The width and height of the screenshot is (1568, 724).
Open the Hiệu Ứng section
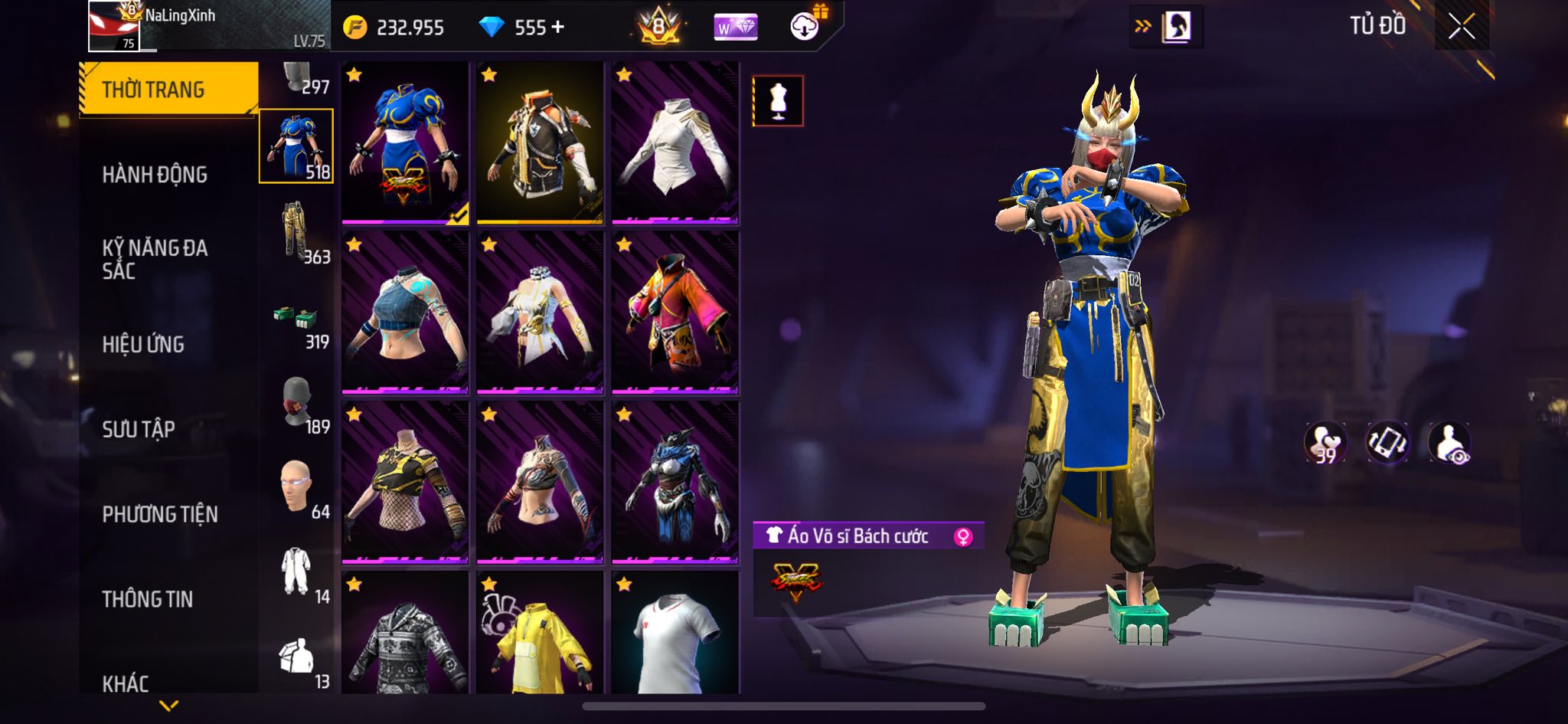pos(143,345)
